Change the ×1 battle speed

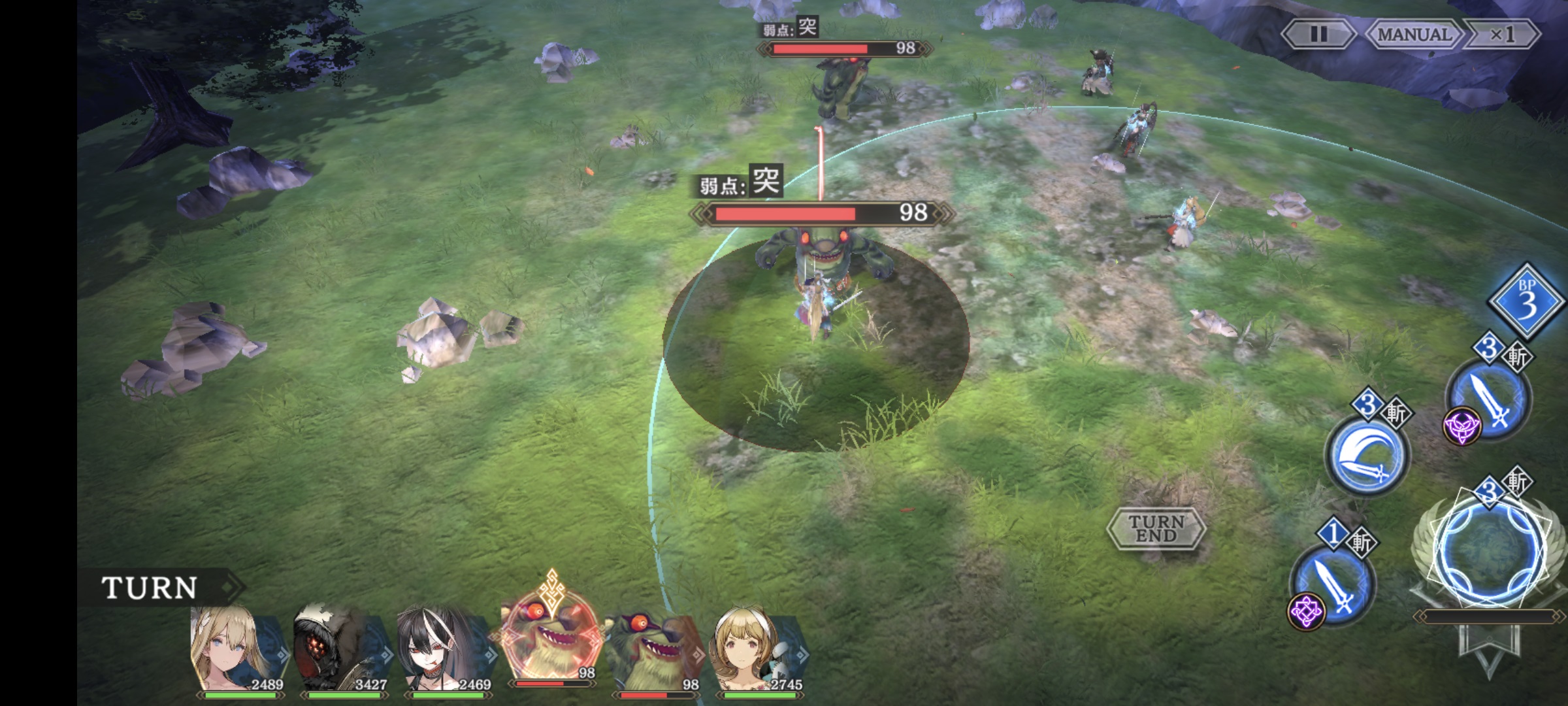coord(1501,34)
